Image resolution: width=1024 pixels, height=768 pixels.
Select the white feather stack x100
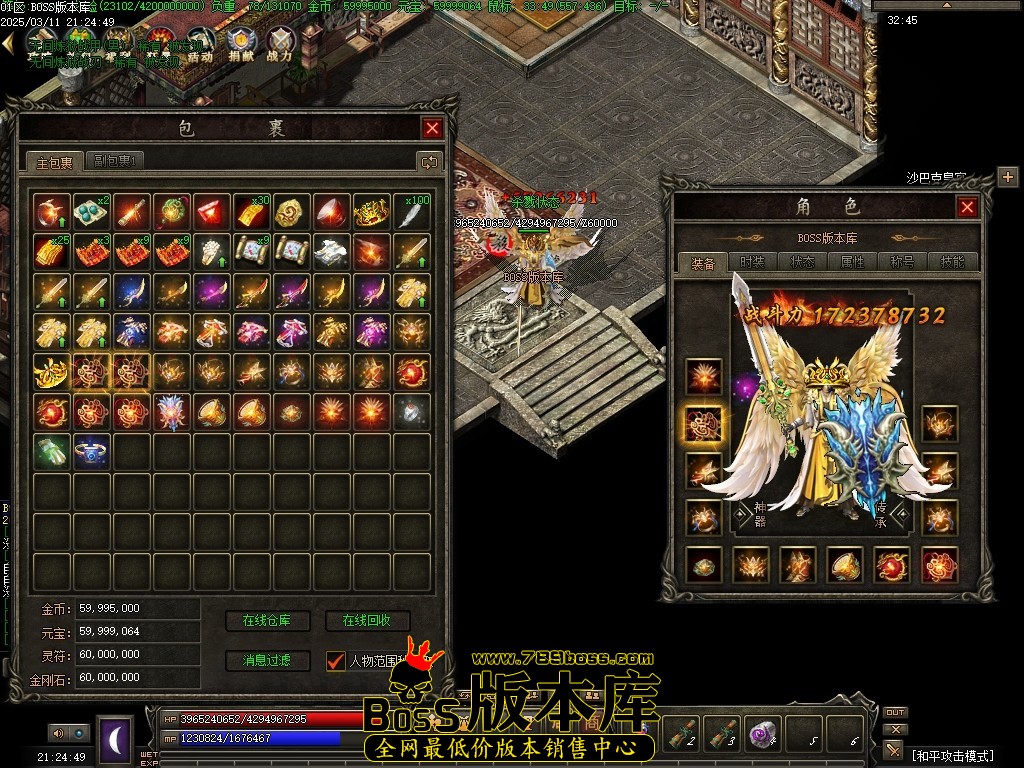coord(412,212)
